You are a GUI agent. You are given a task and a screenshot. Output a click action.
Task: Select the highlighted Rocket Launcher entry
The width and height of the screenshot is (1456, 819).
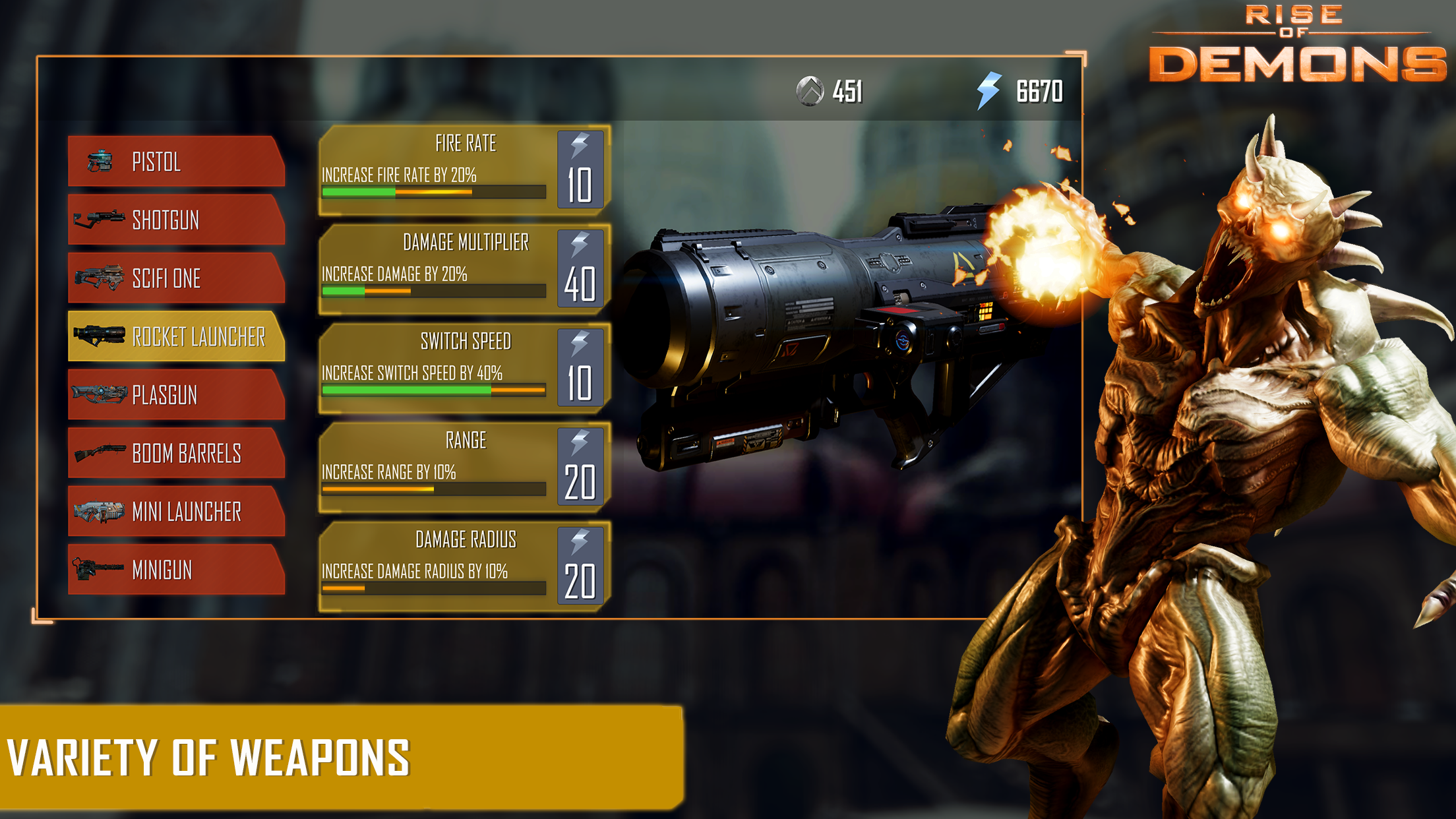click(176, 336)
